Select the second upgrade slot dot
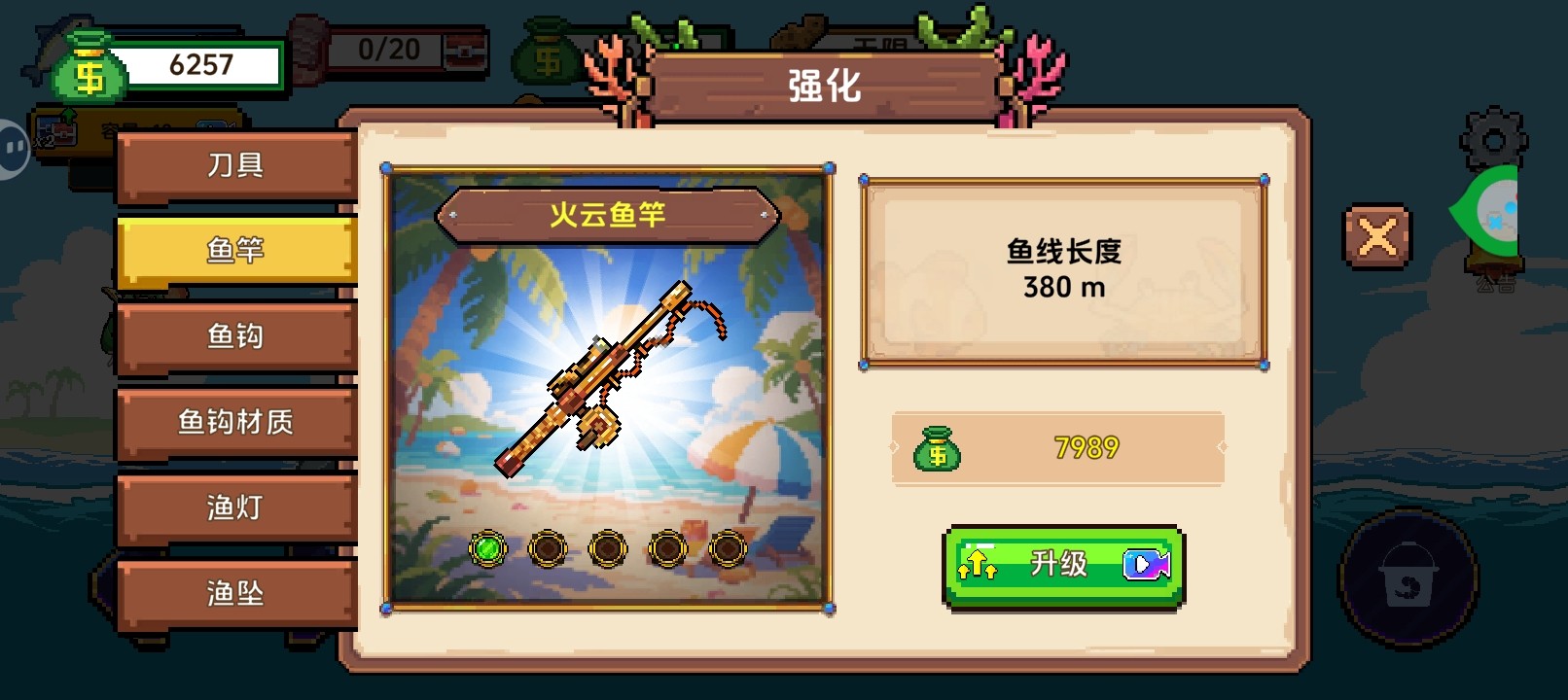1568x700 pixels. click(x=548, y=549)
